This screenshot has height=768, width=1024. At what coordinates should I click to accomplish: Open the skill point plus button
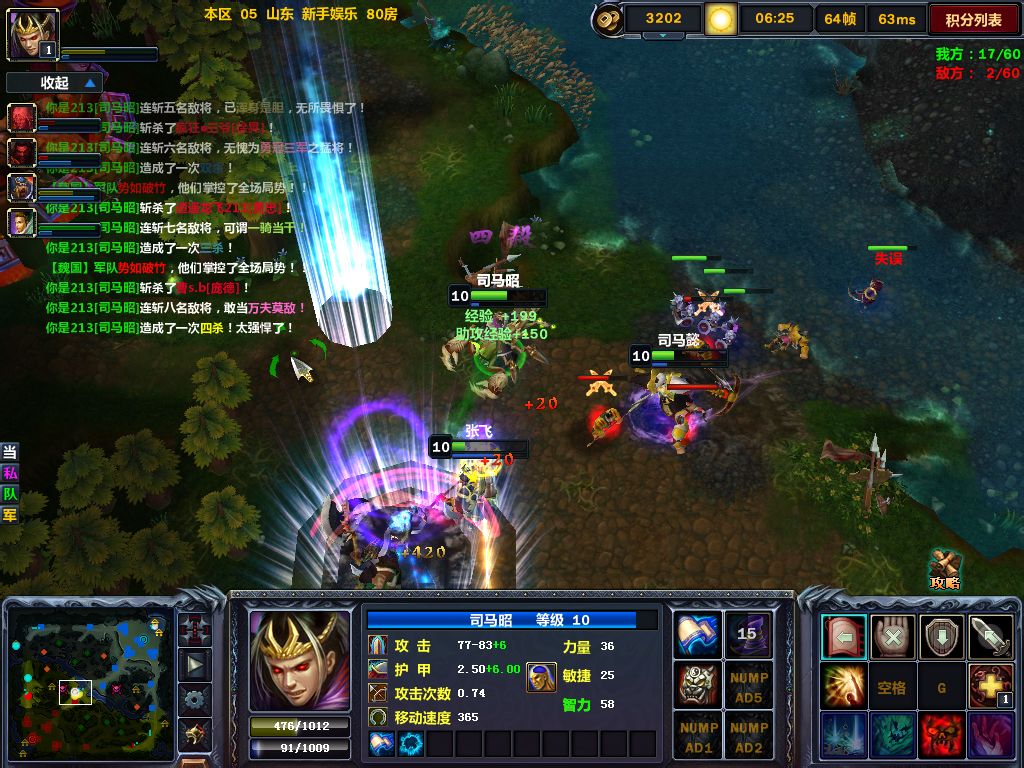click(x=990, y=685)
